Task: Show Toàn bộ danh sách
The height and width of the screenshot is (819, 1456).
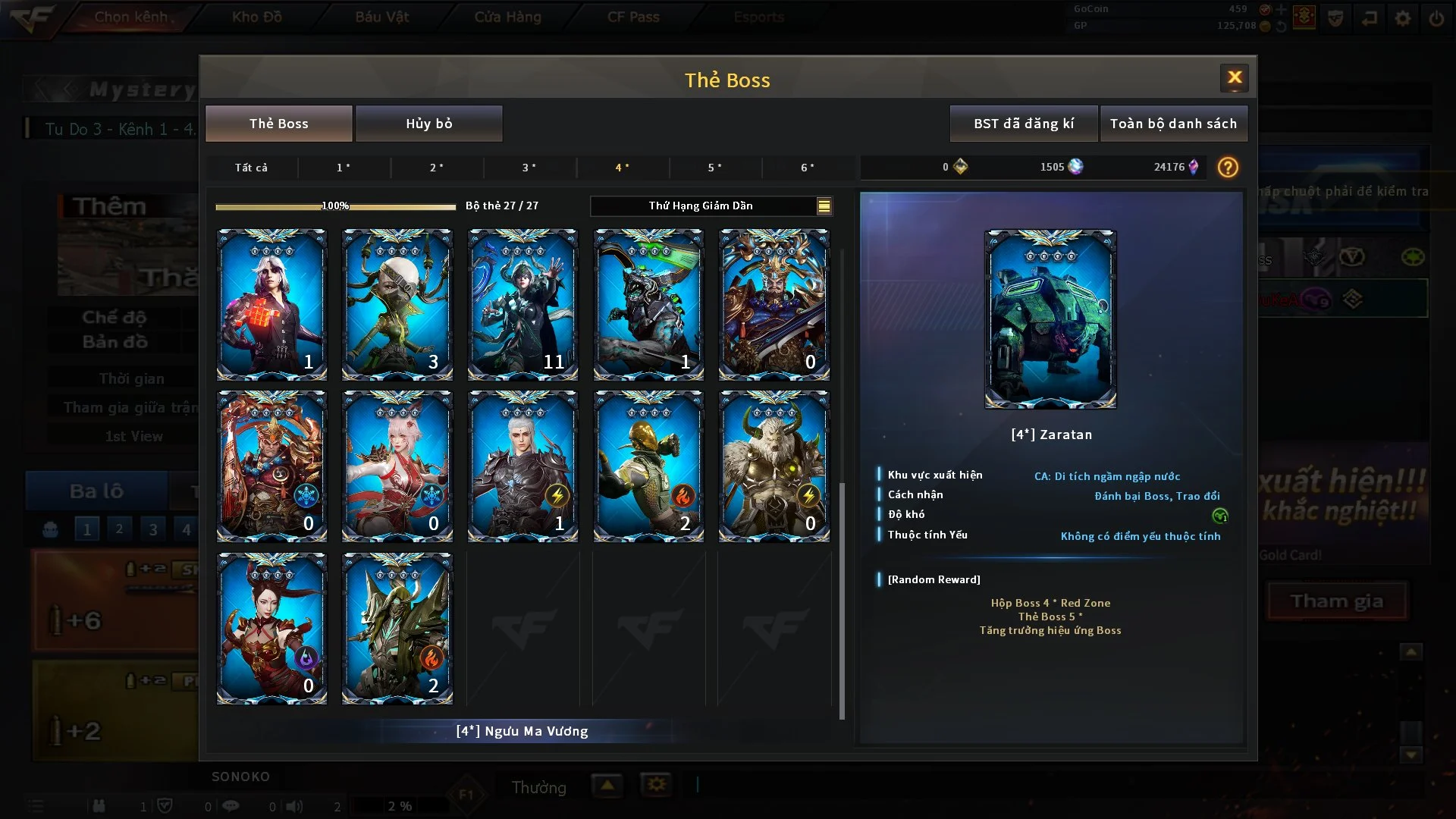Action: tap(1172, 124)
